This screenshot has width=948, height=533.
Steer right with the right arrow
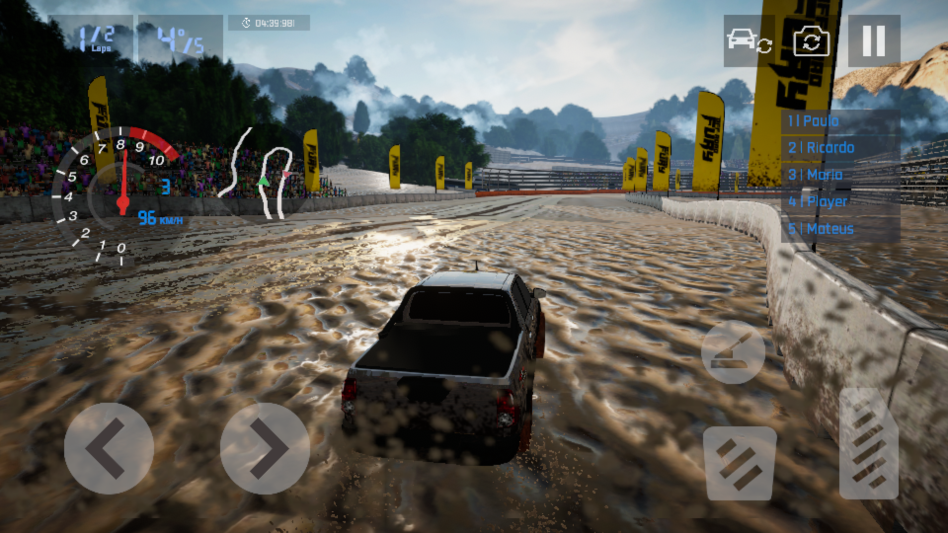(x=265, y=448)
